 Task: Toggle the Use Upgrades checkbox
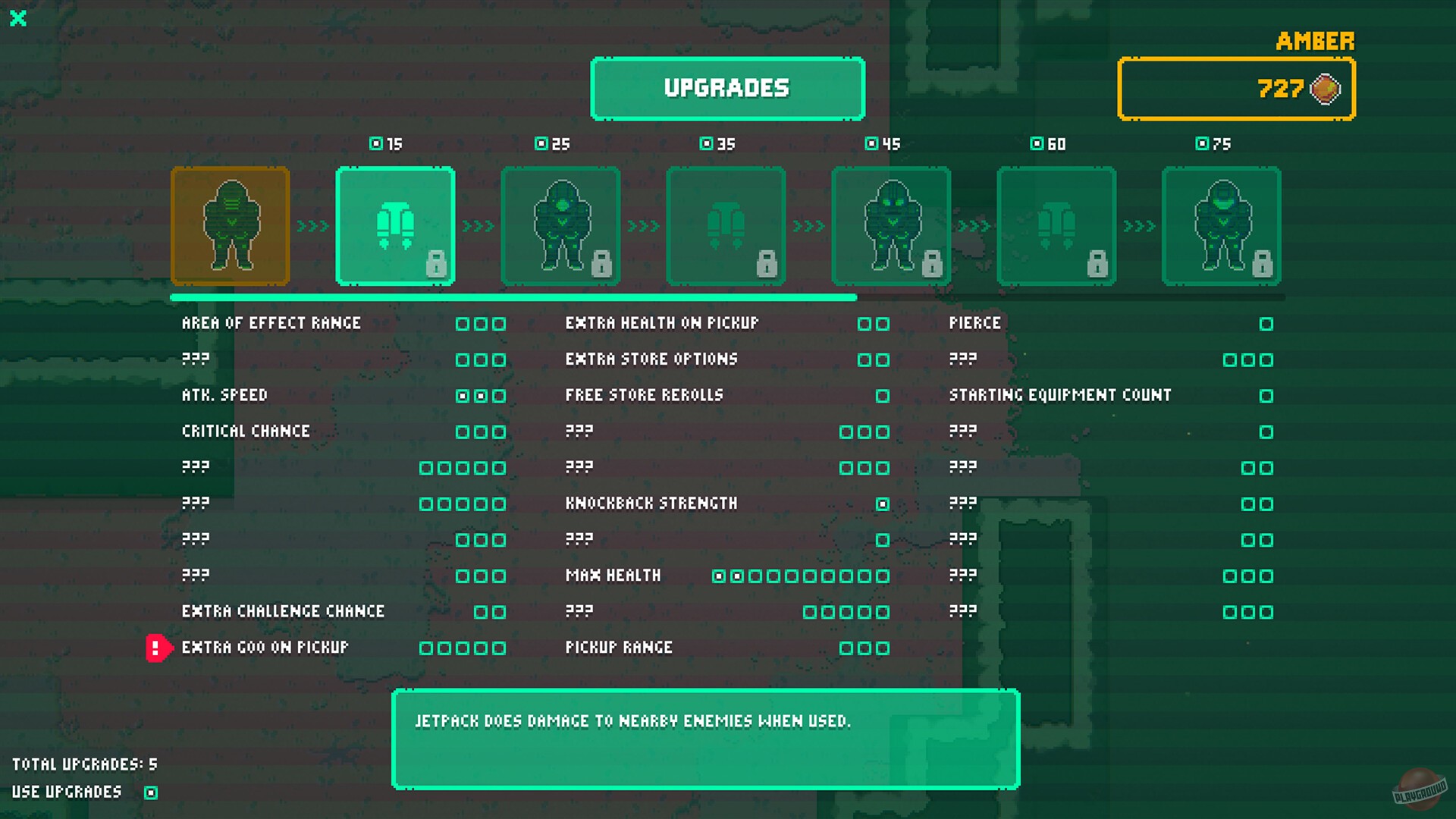point(149,792)
